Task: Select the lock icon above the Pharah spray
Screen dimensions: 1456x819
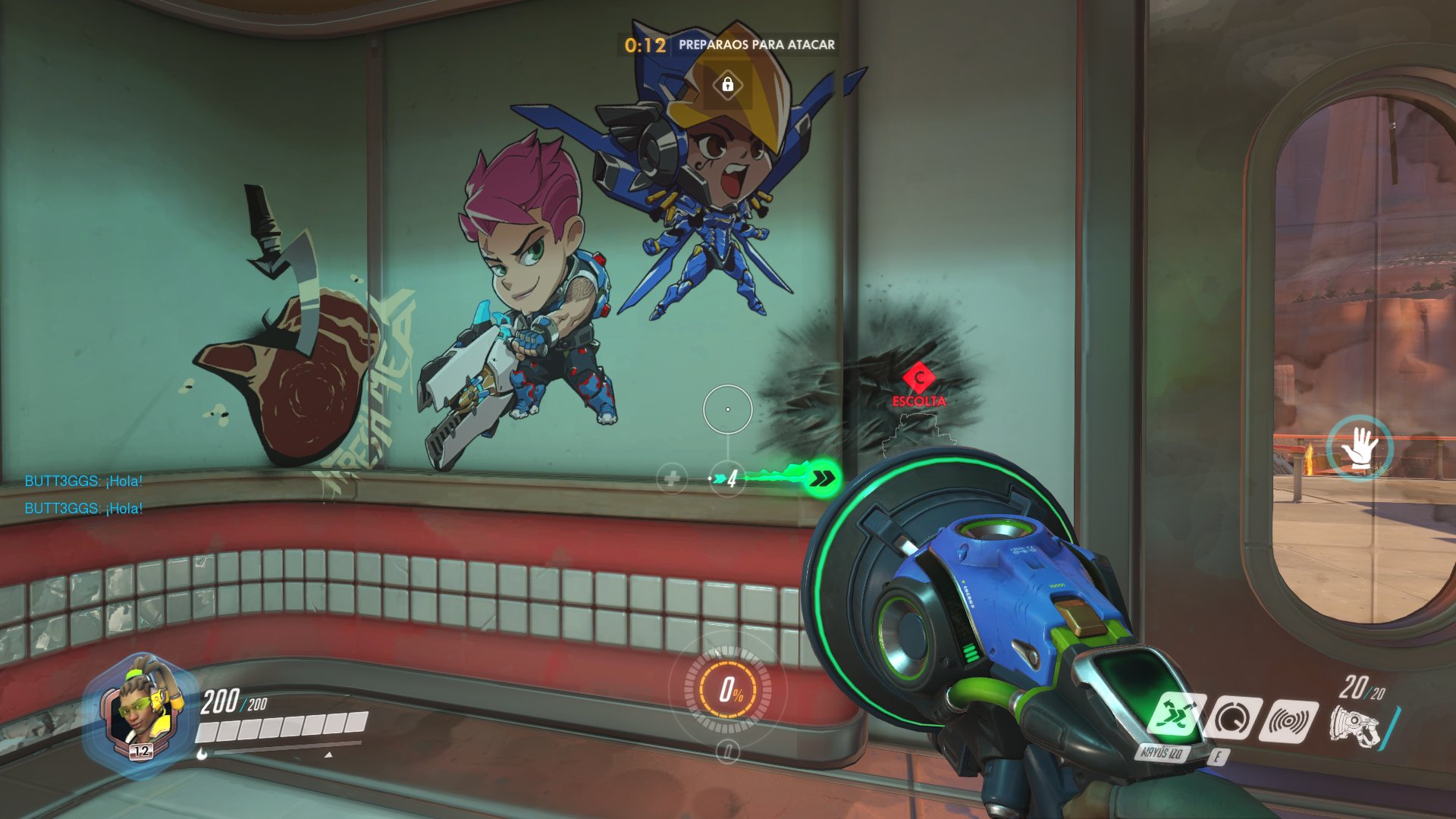Action: click(x=730, y=86)
